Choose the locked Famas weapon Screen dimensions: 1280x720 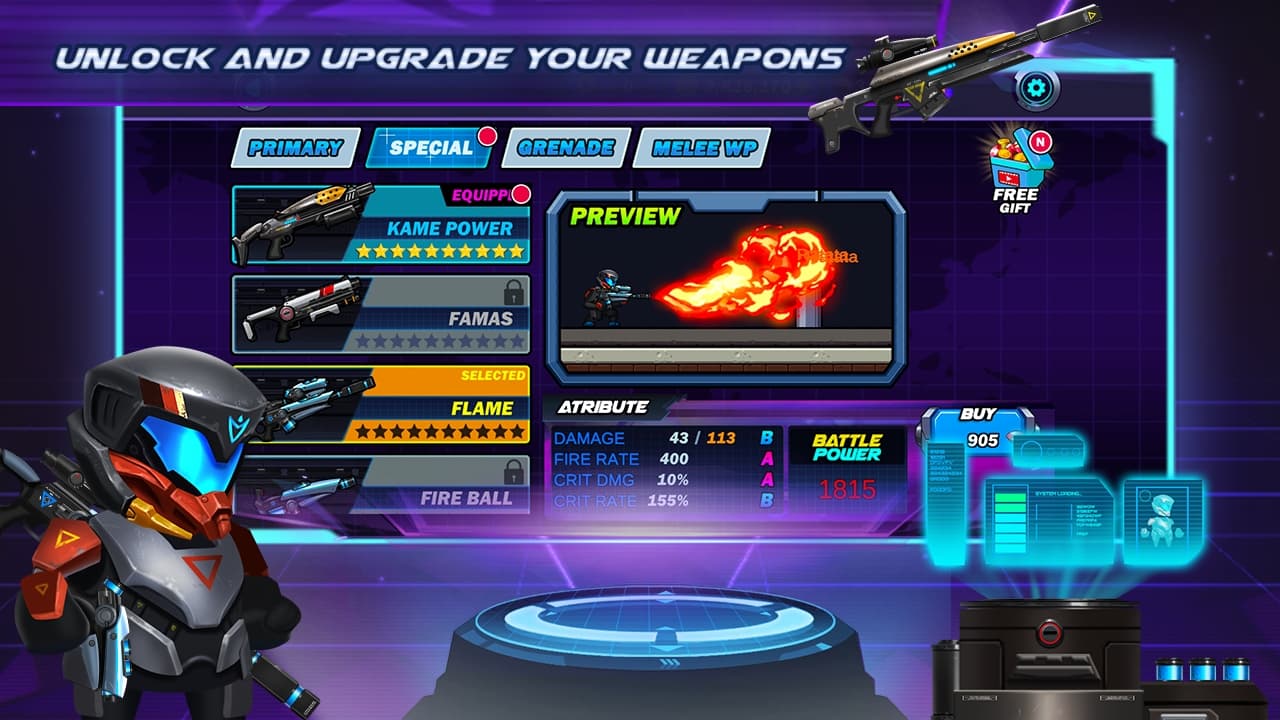point(382,315)
